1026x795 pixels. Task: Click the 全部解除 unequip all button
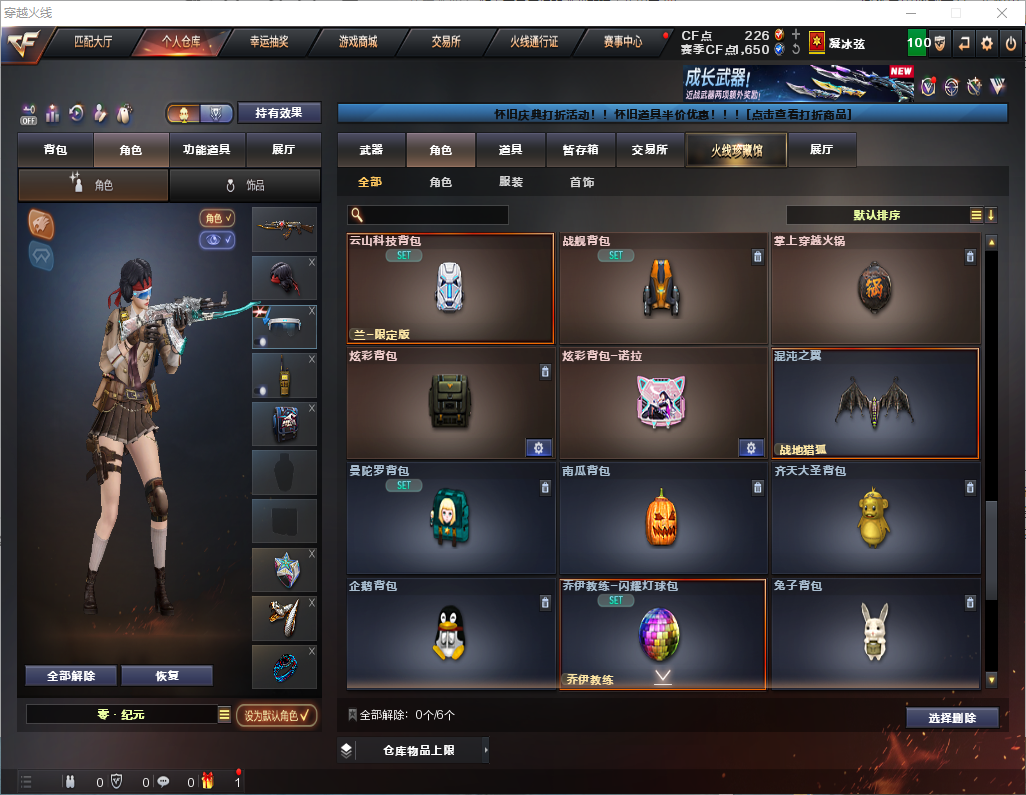click(71, 676)
